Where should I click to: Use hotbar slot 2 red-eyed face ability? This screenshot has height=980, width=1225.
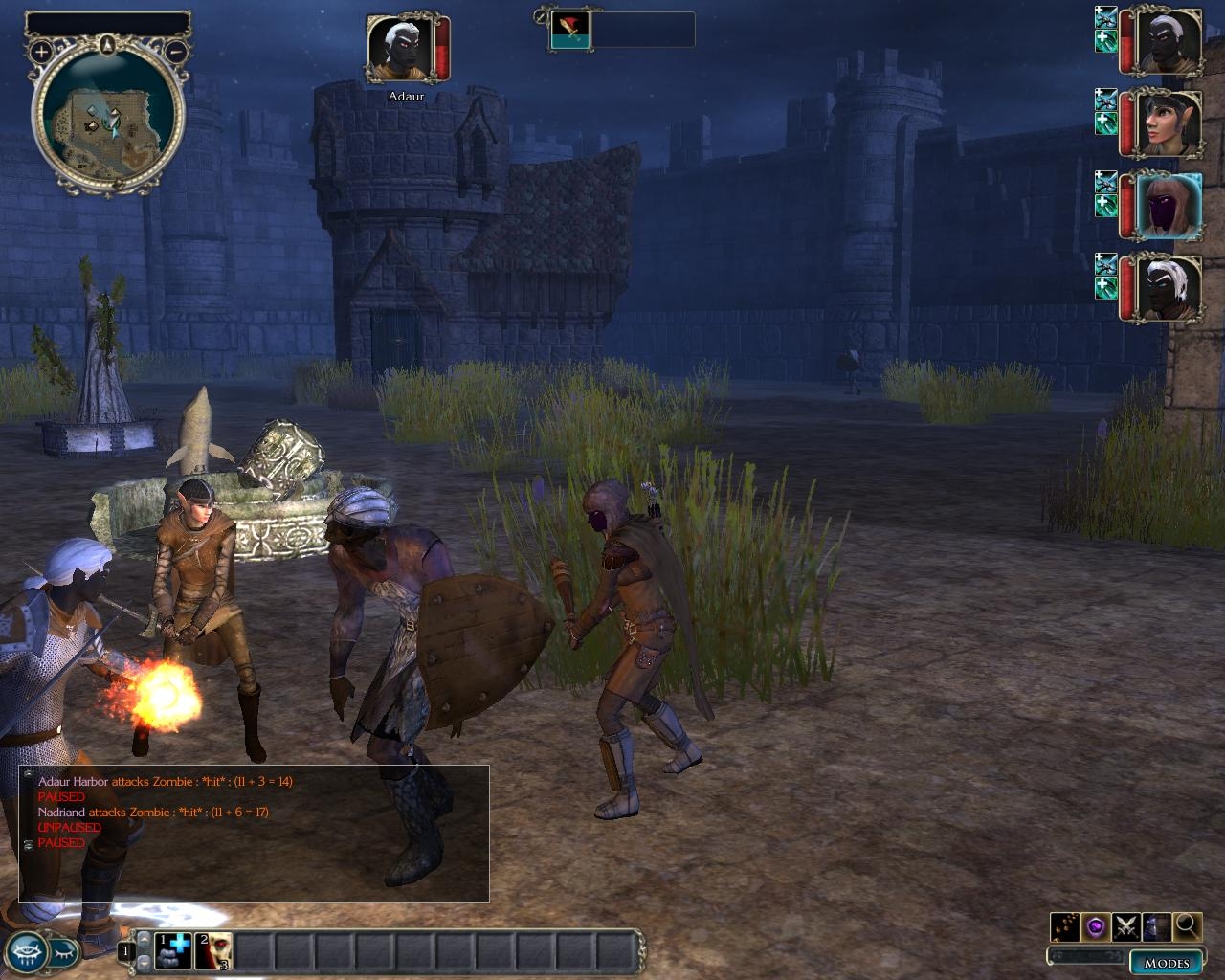[214, 950]
